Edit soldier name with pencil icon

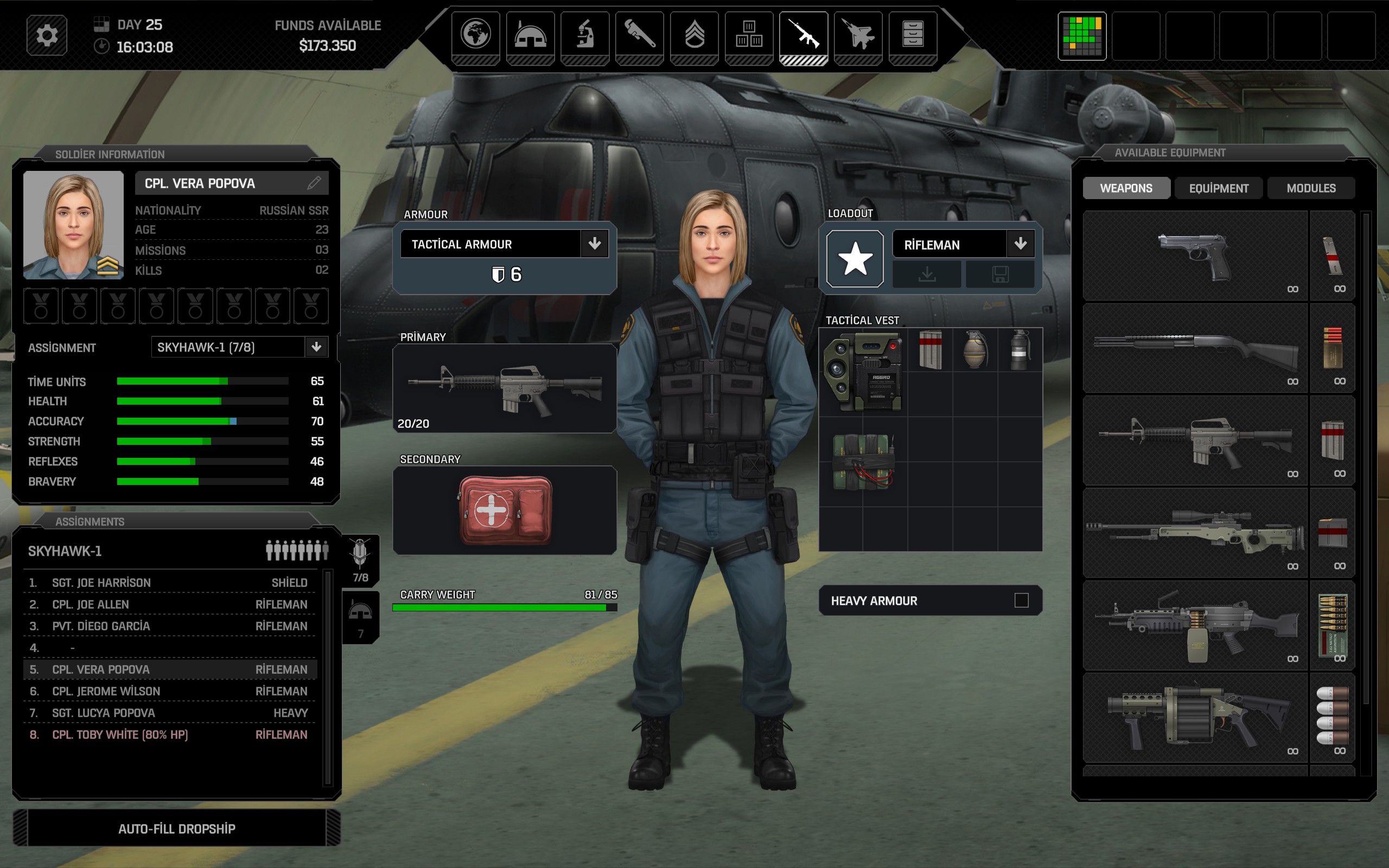[x=314, y=183]
